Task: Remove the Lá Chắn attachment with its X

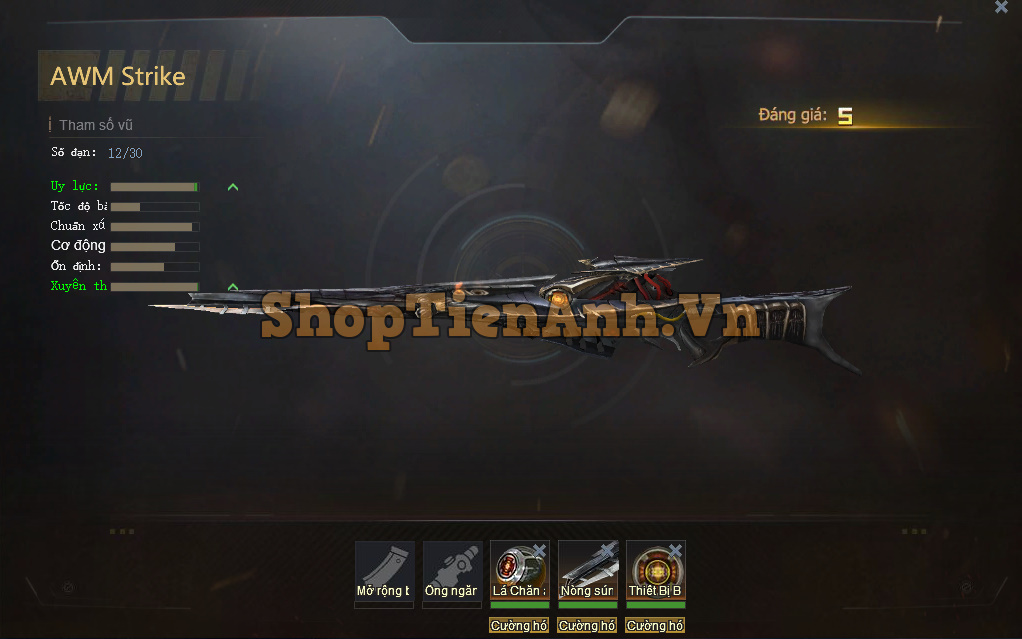Action: (x=539, y=551)
